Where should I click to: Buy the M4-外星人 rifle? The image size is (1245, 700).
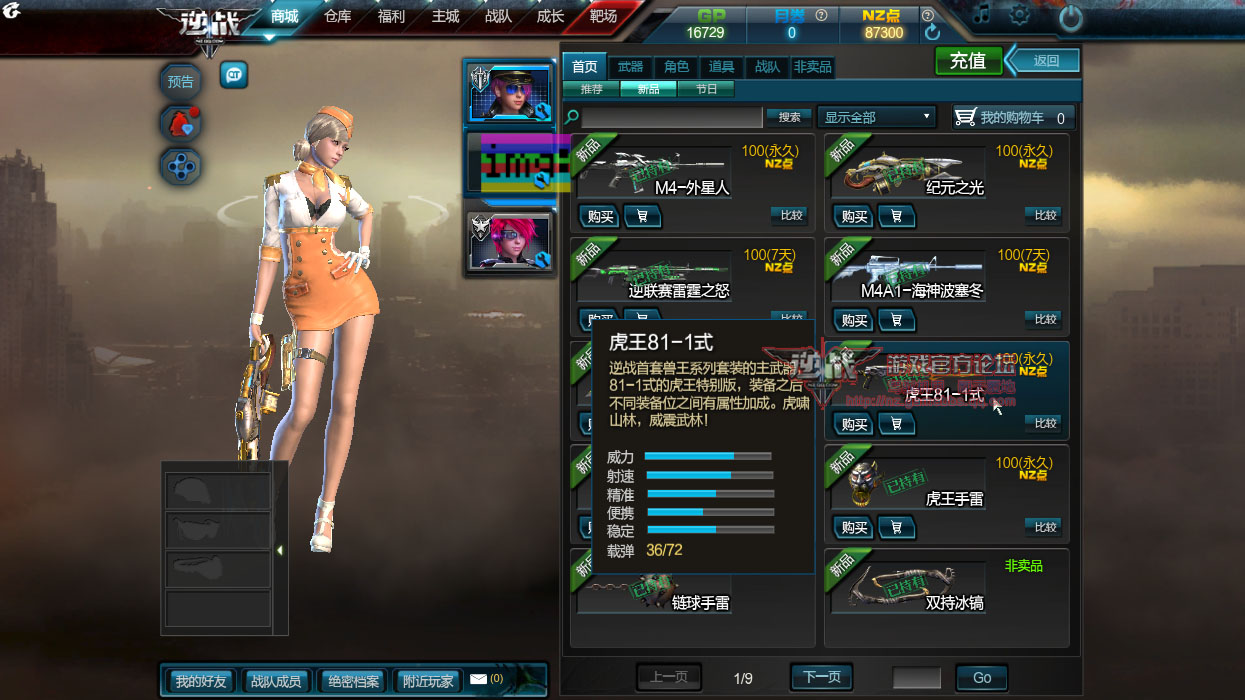(x=600, y=215)
